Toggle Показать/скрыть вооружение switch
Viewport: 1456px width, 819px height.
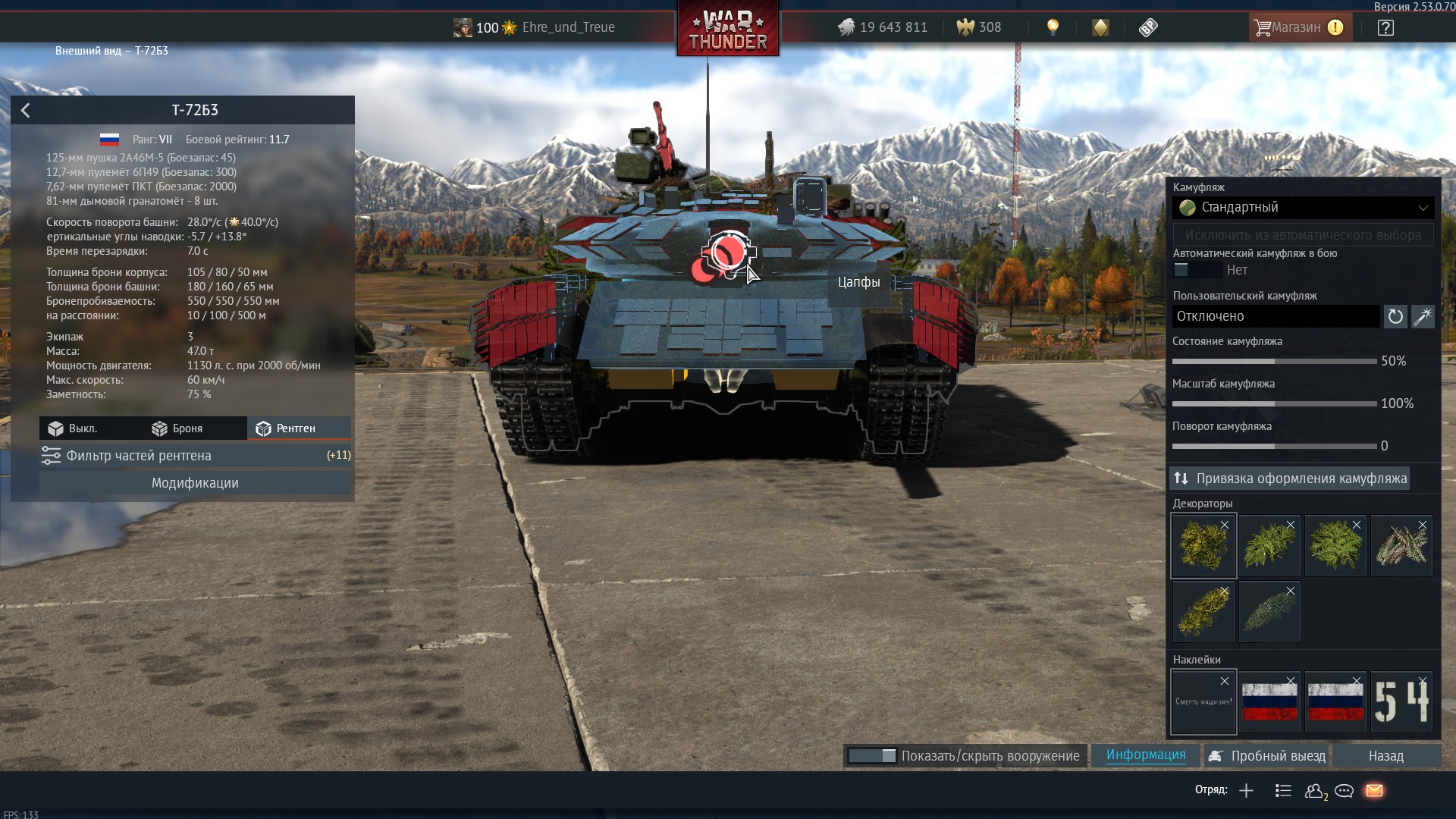(872, 756)
